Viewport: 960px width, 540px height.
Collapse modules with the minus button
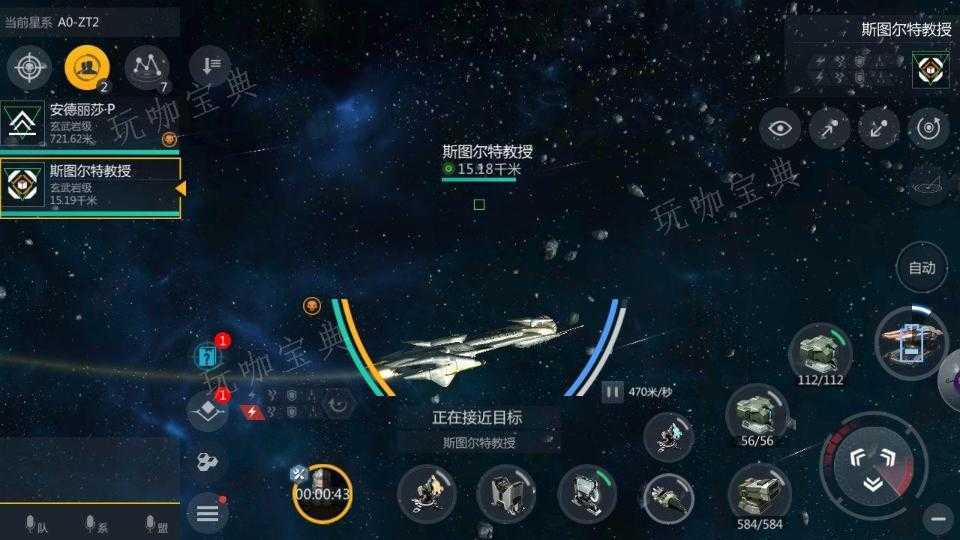(x=937, y=517)
